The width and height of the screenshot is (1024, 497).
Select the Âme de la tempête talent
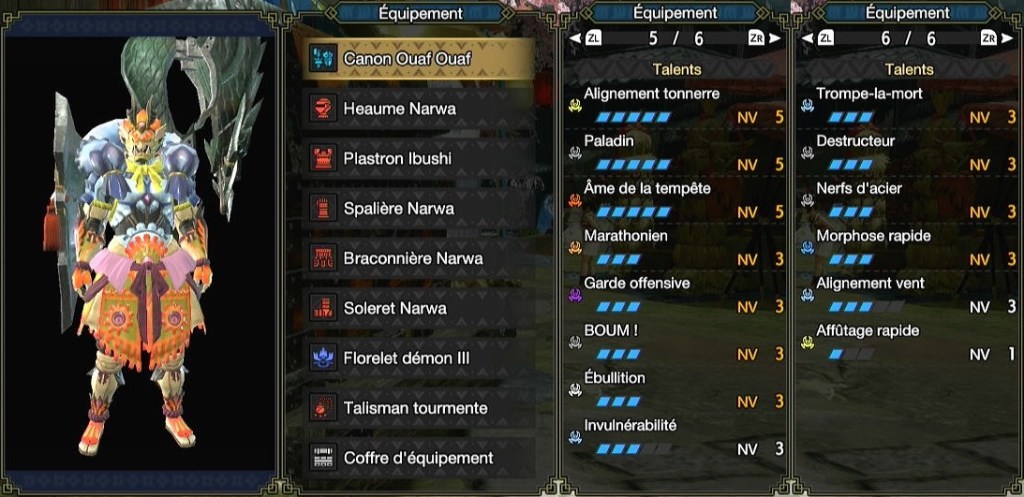[676, 200]
